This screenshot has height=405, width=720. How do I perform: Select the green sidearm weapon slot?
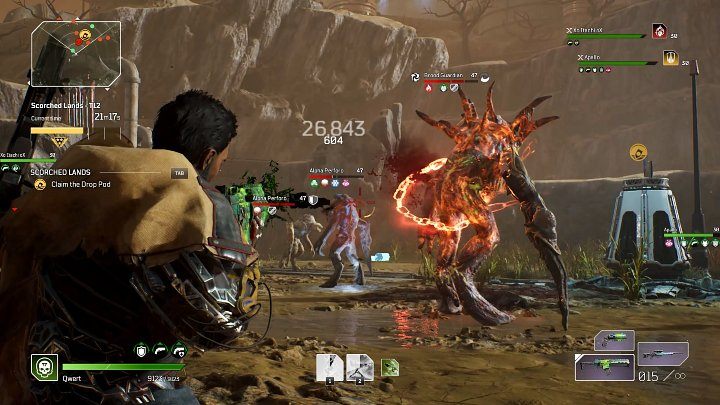click(x=613, y=340)
